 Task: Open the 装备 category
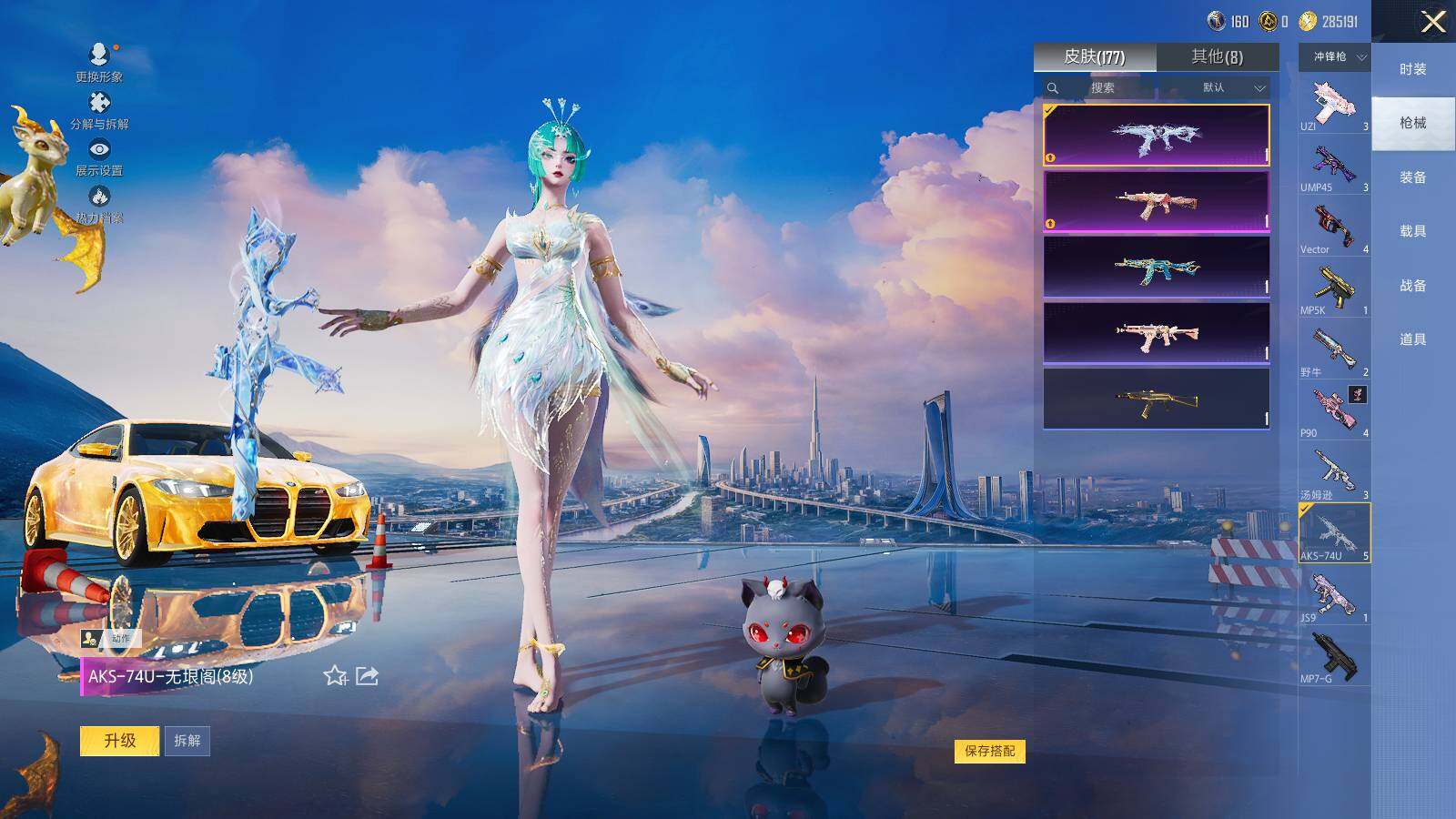click(1412, 177)
